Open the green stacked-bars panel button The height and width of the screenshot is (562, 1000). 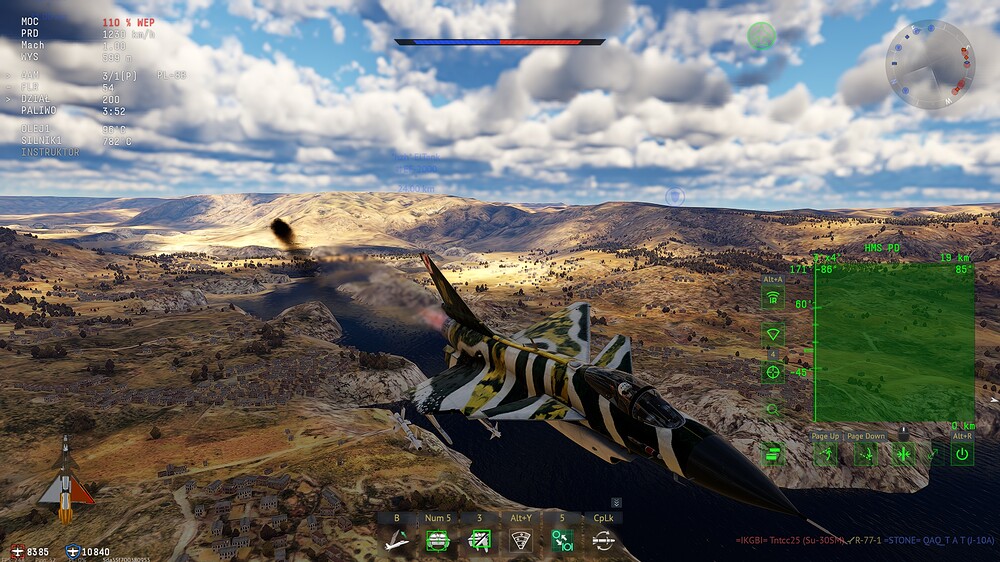coord(773,455)
